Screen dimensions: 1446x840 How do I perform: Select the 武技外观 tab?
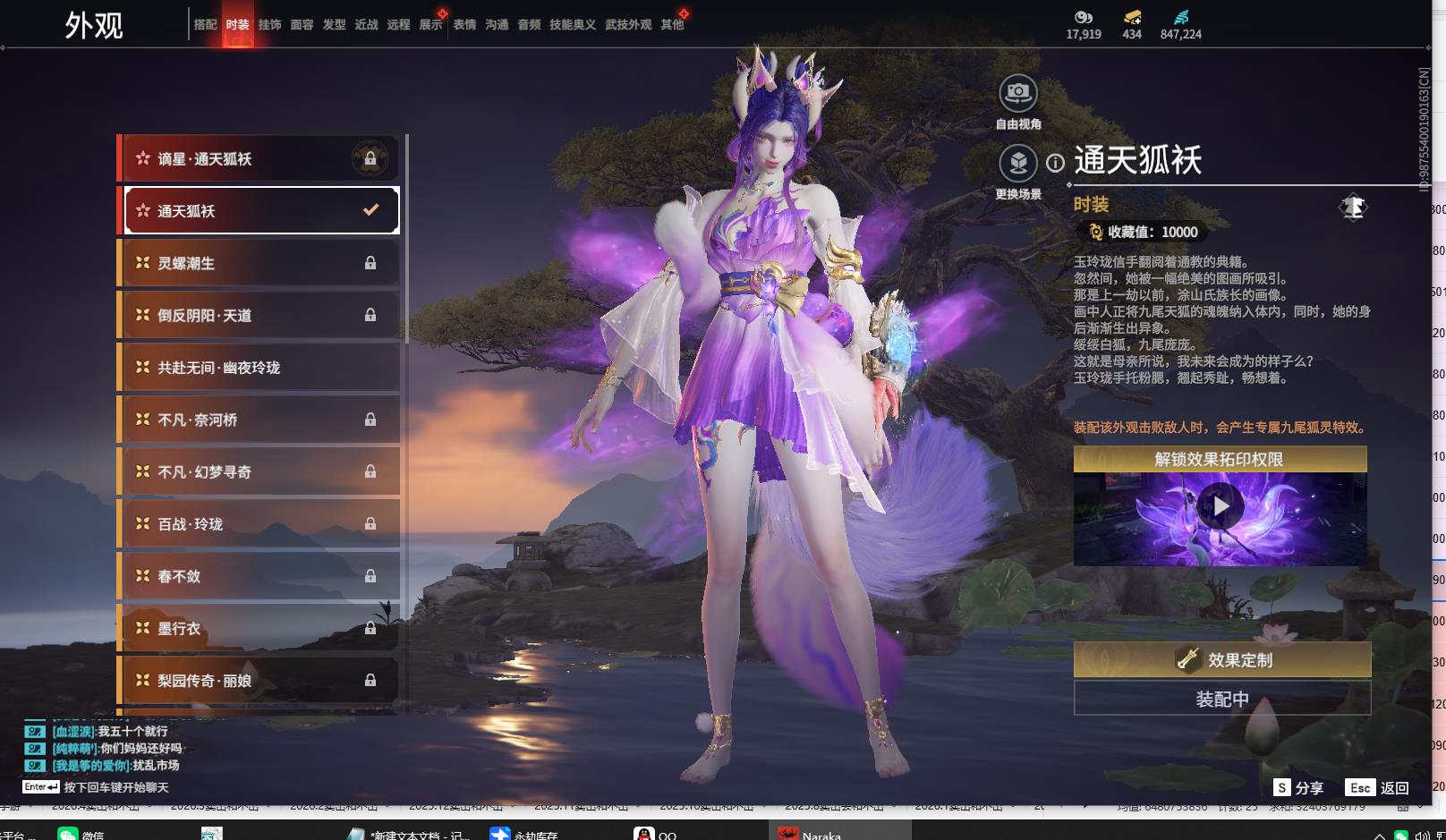[x=628, y=24]
